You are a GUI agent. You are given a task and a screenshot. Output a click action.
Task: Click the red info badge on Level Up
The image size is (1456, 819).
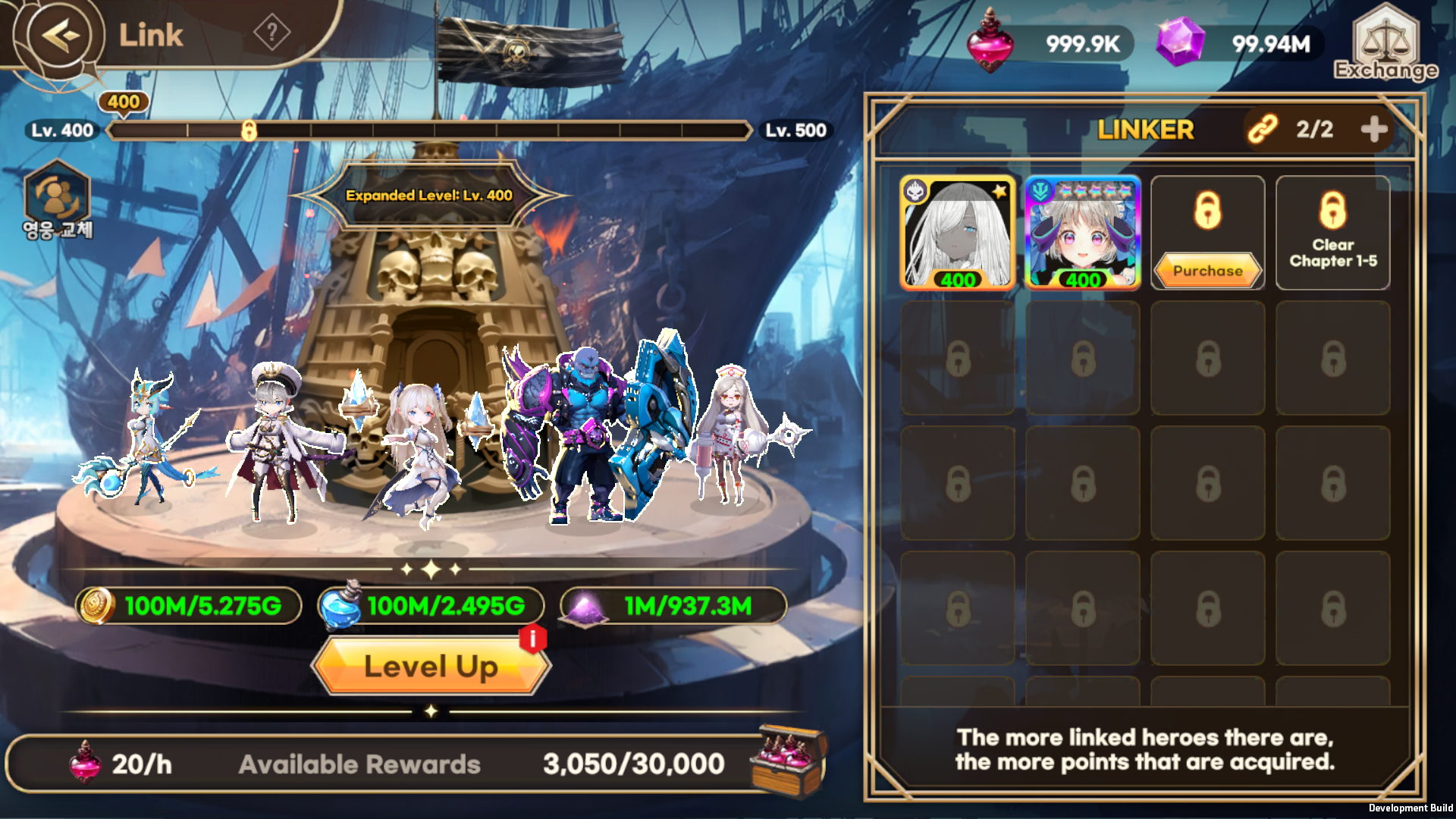tap(533, 639)
